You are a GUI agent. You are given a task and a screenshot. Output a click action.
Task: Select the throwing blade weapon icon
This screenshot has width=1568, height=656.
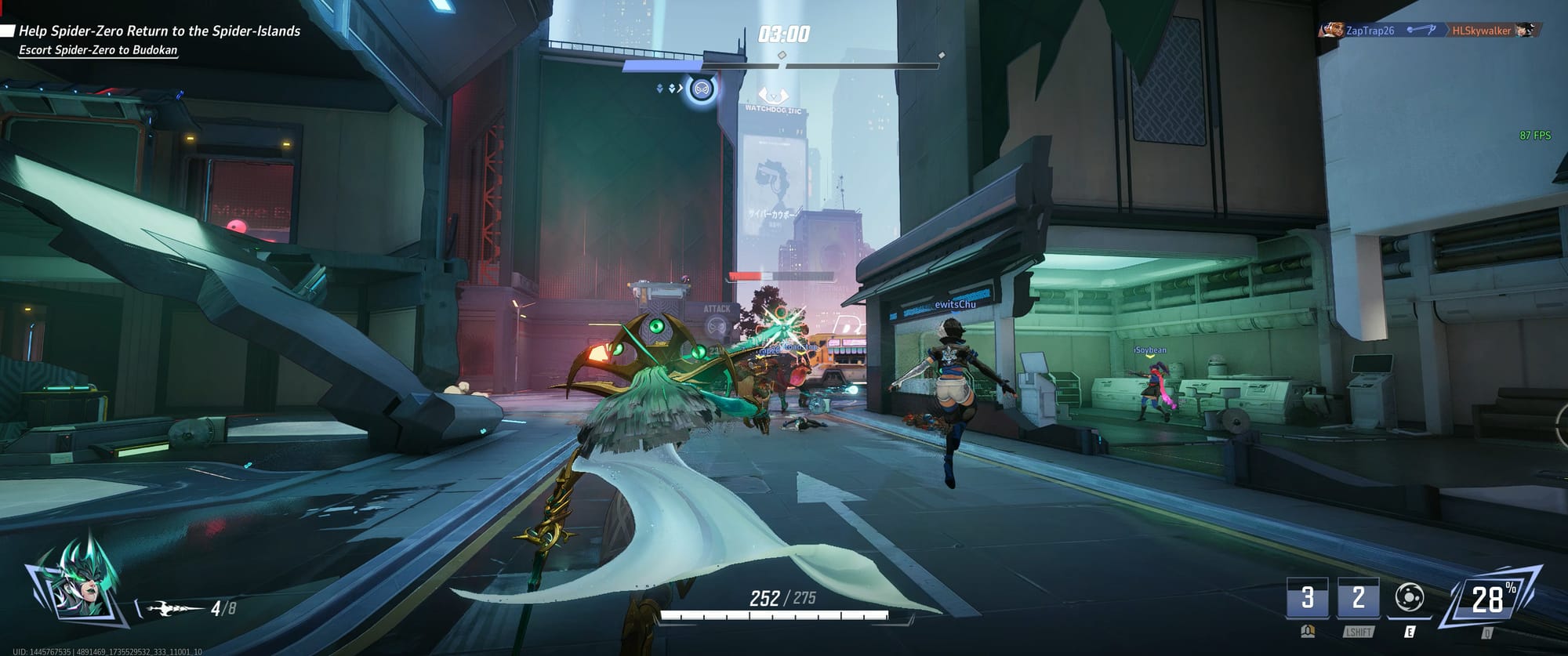170,607
